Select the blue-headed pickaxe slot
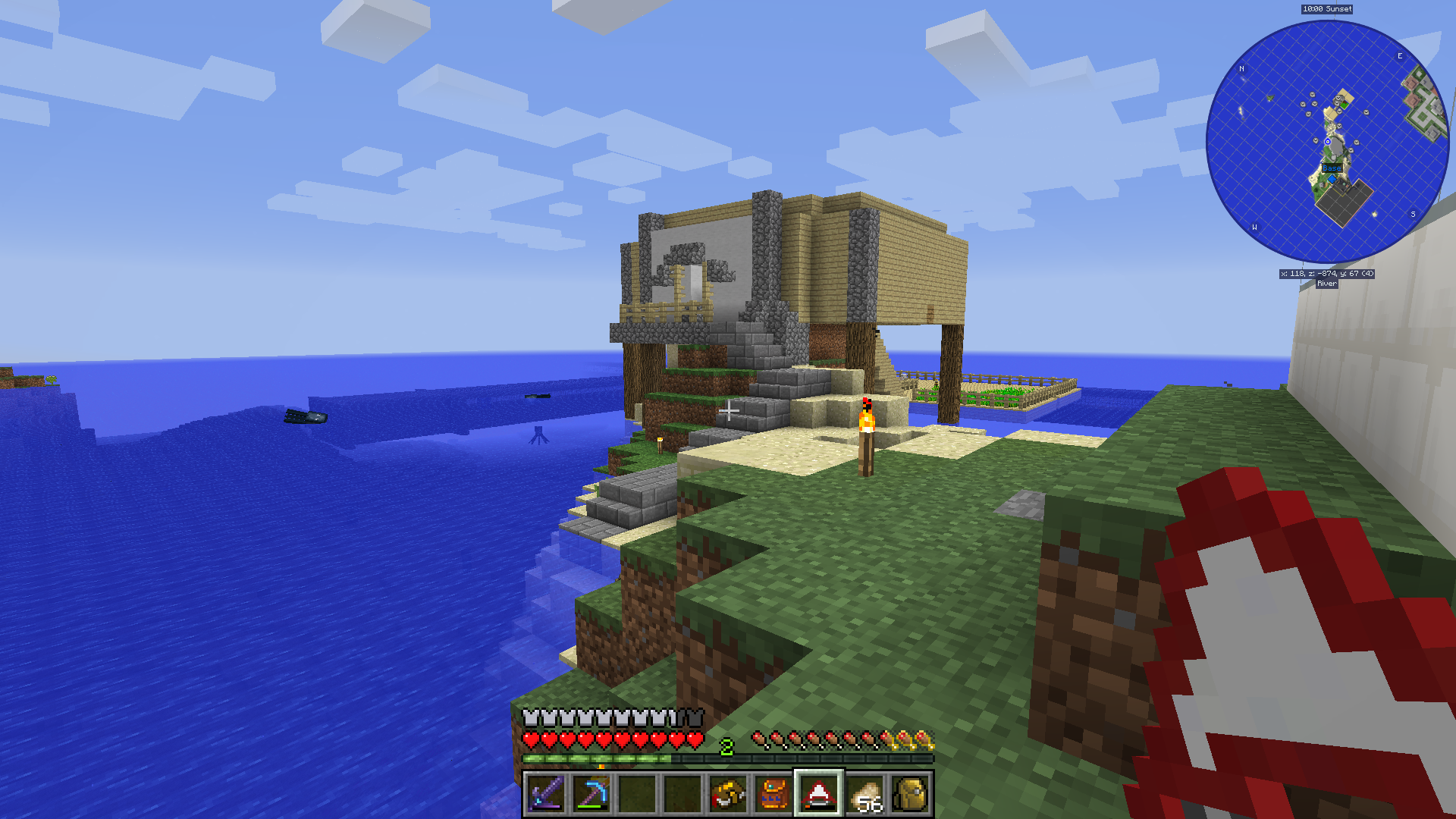This screenshot has width=1456, height=819. (x=591, y=794)
